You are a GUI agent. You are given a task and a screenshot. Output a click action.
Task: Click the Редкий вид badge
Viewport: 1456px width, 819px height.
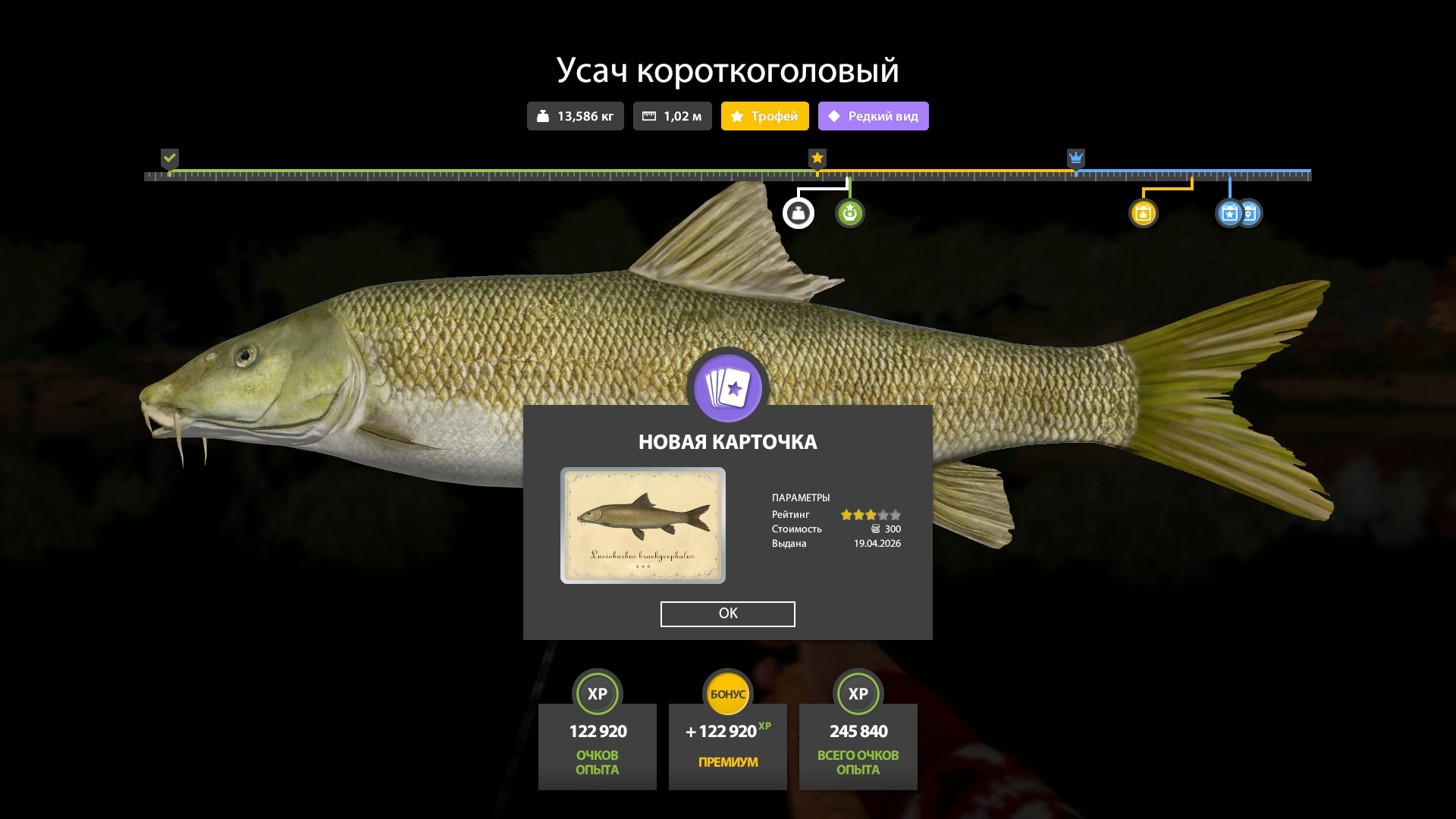tap(873, 116)
